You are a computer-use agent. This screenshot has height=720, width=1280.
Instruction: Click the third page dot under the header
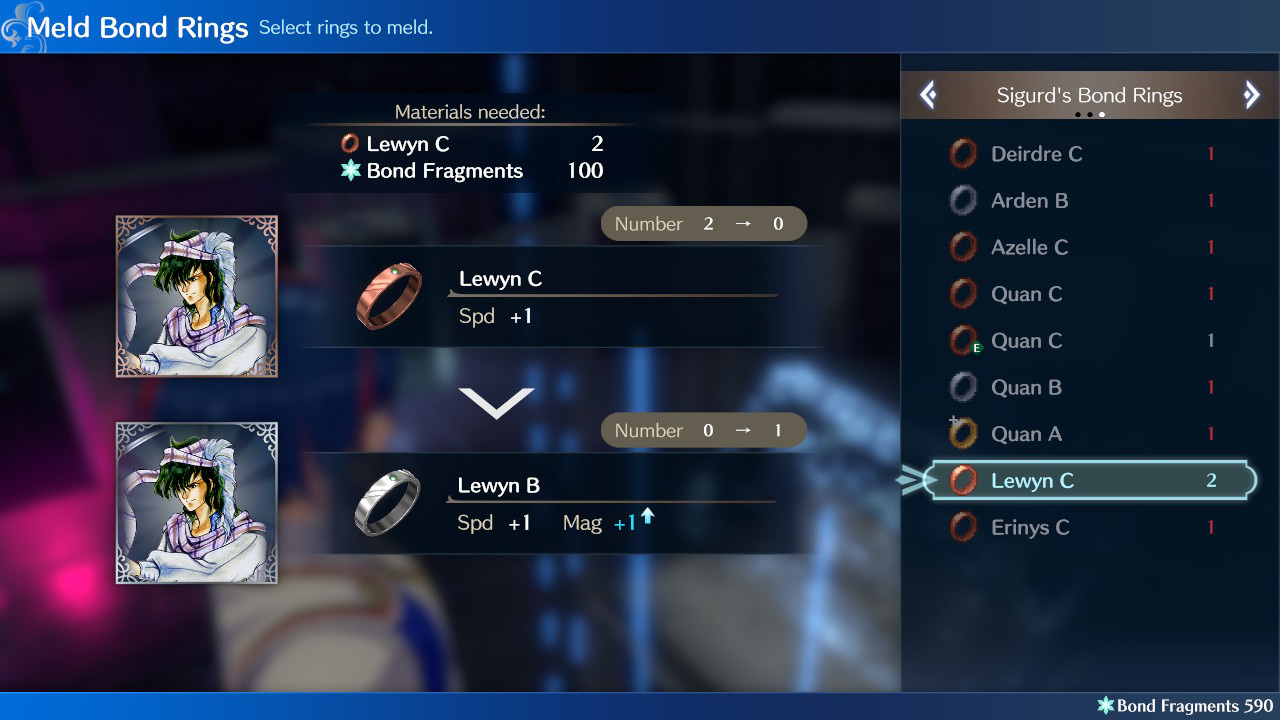coord(1101,115)
